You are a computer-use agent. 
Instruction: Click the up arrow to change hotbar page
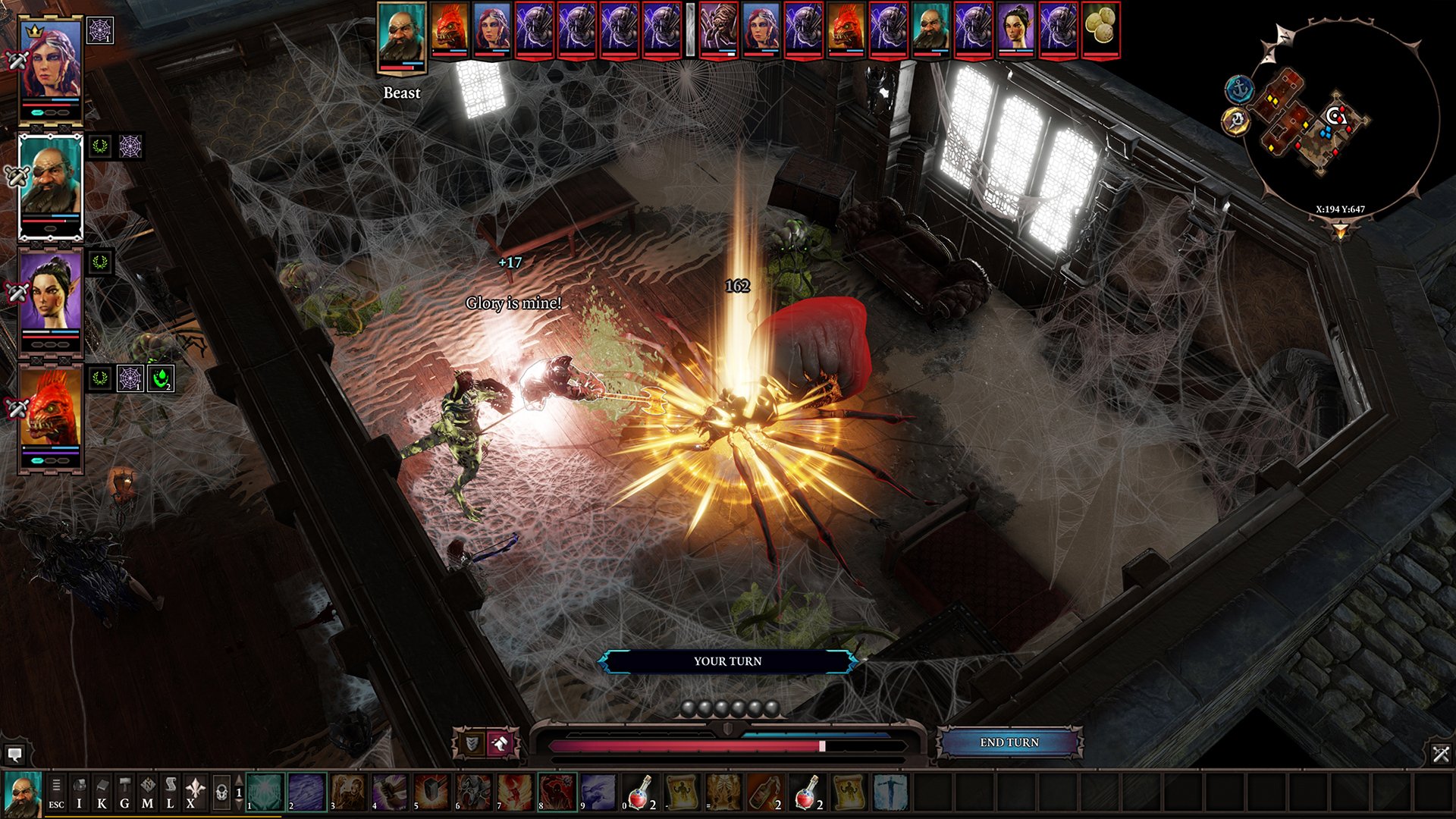click(x=239, y=780)
